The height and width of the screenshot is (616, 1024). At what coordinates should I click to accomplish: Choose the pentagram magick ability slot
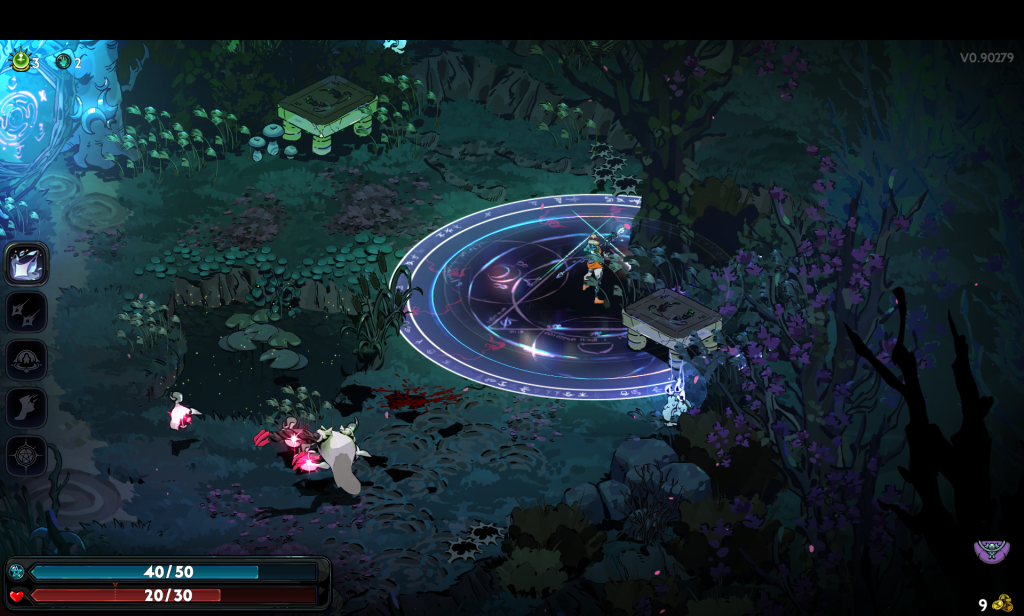click(26, 456)
